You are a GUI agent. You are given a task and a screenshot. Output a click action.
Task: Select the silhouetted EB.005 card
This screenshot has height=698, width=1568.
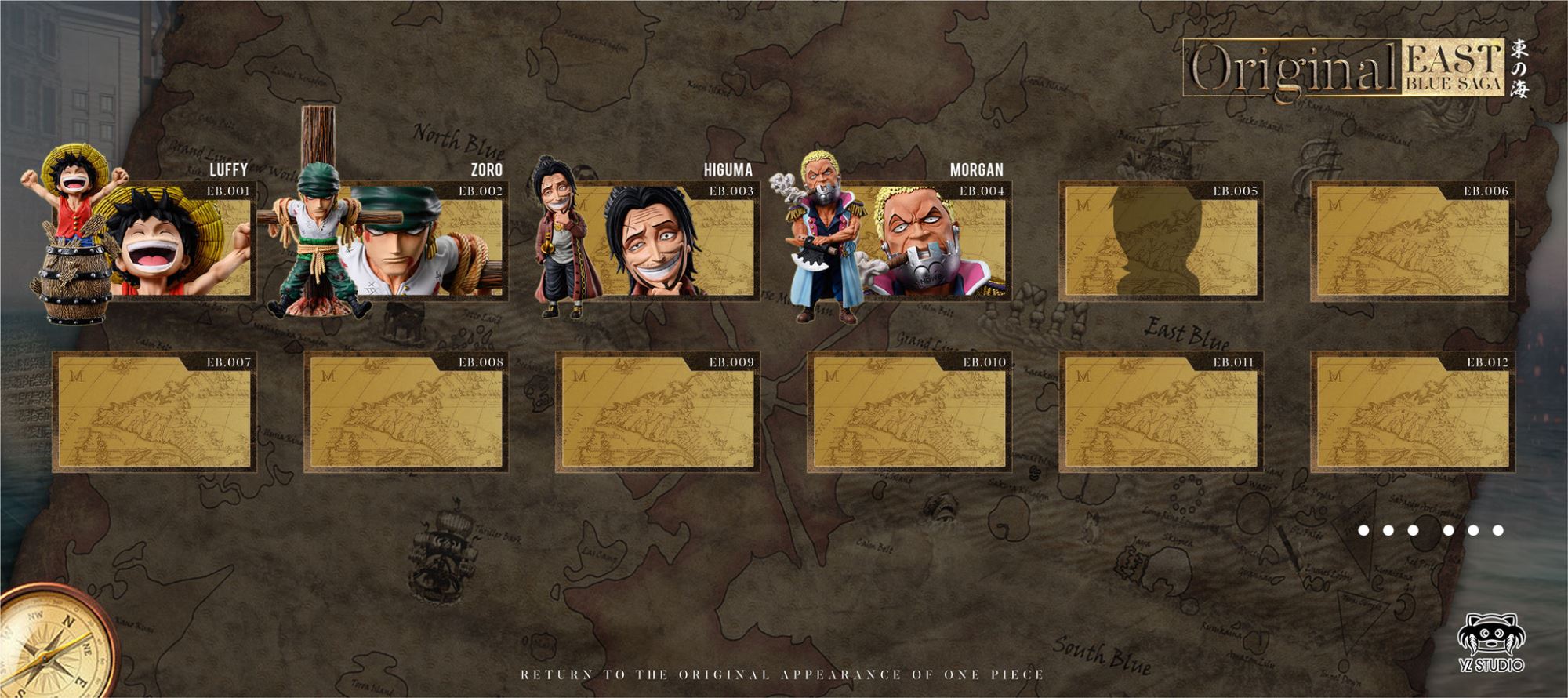click(x=1160, y=242)
